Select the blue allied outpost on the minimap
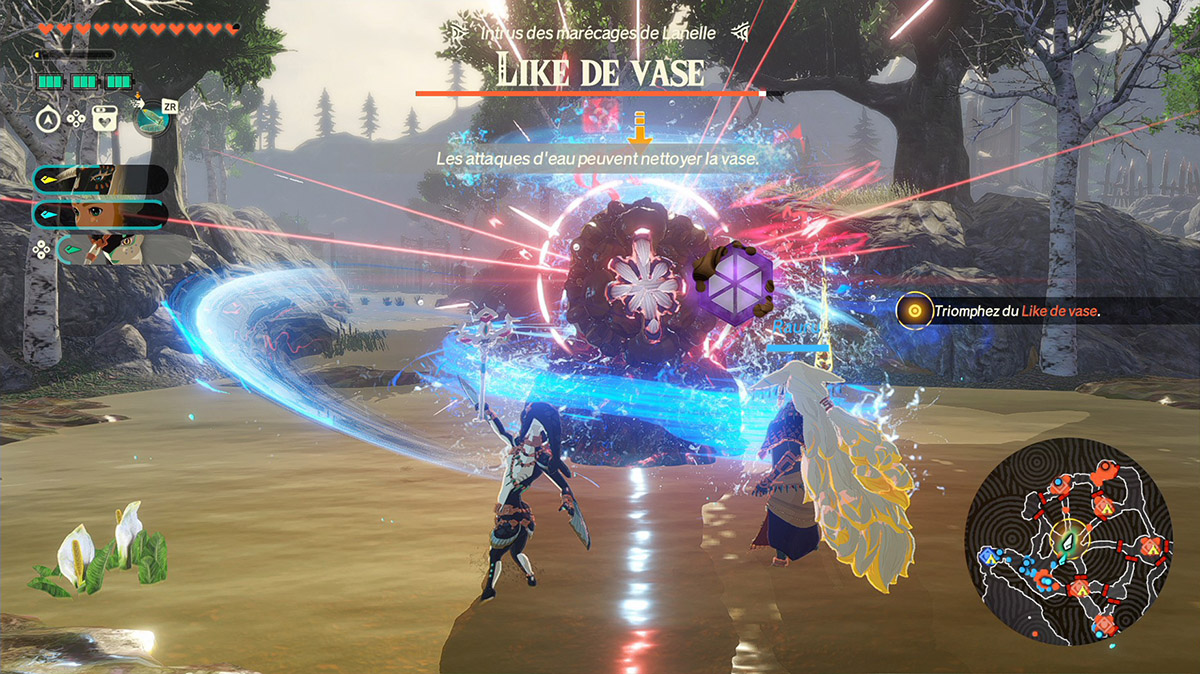1200x674 pixels. pyautogui.click(x=990, y=553)
